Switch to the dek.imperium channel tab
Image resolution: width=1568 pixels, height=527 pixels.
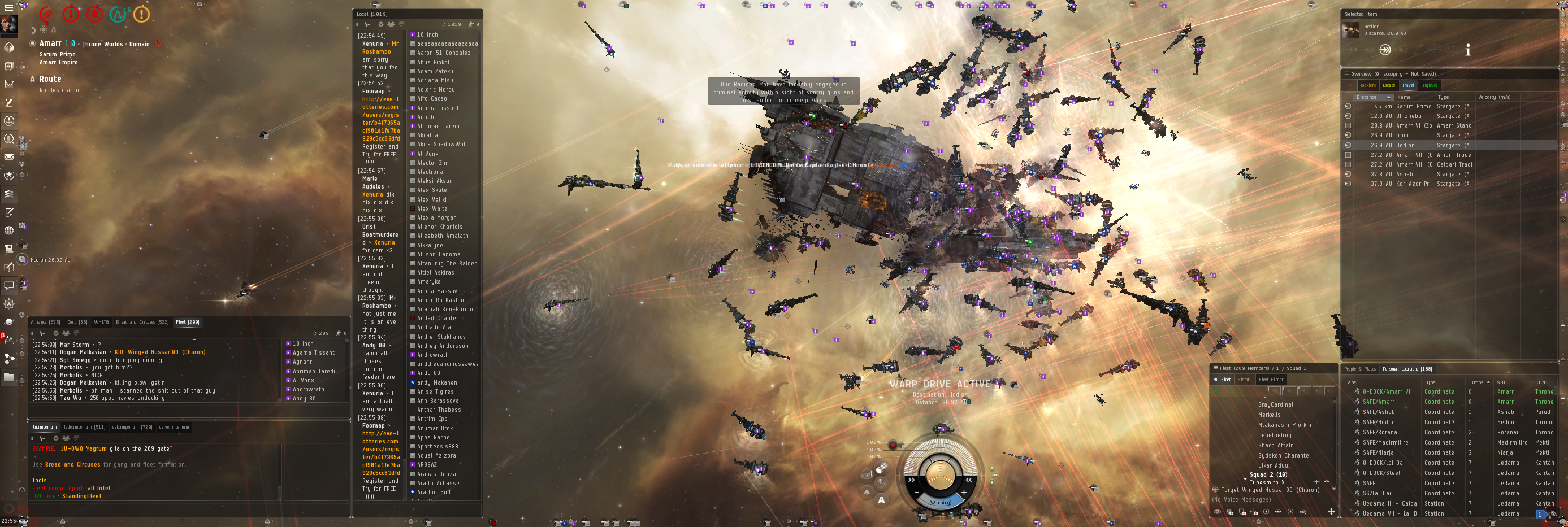(x=132, y=427)
